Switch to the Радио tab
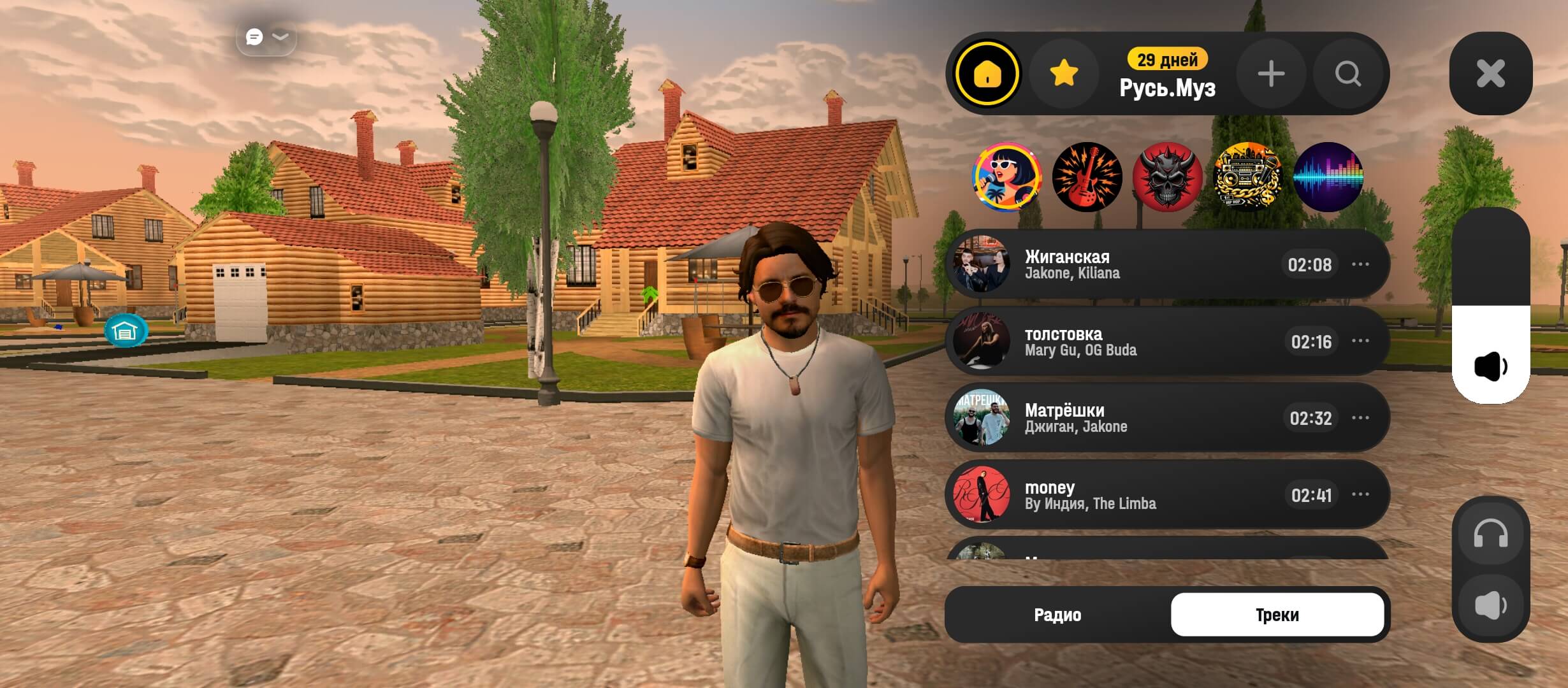1568x688 pixels. (1057, 615)
